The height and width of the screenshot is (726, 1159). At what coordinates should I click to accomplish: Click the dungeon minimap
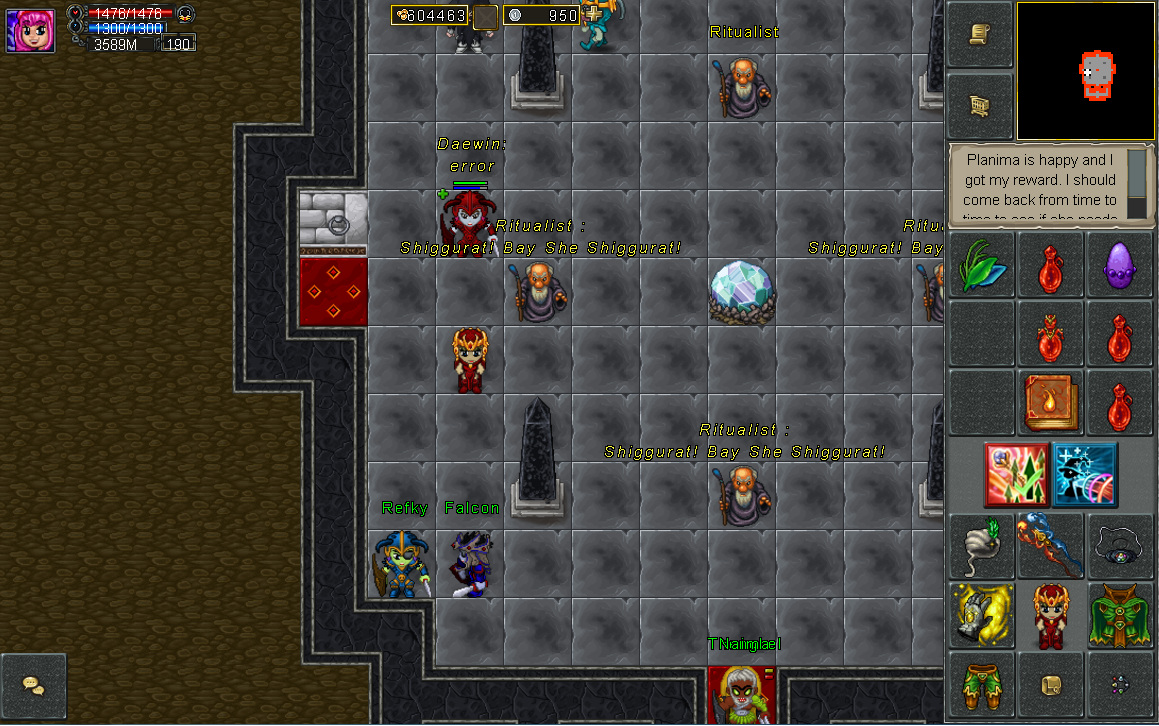coord(1085,71)
